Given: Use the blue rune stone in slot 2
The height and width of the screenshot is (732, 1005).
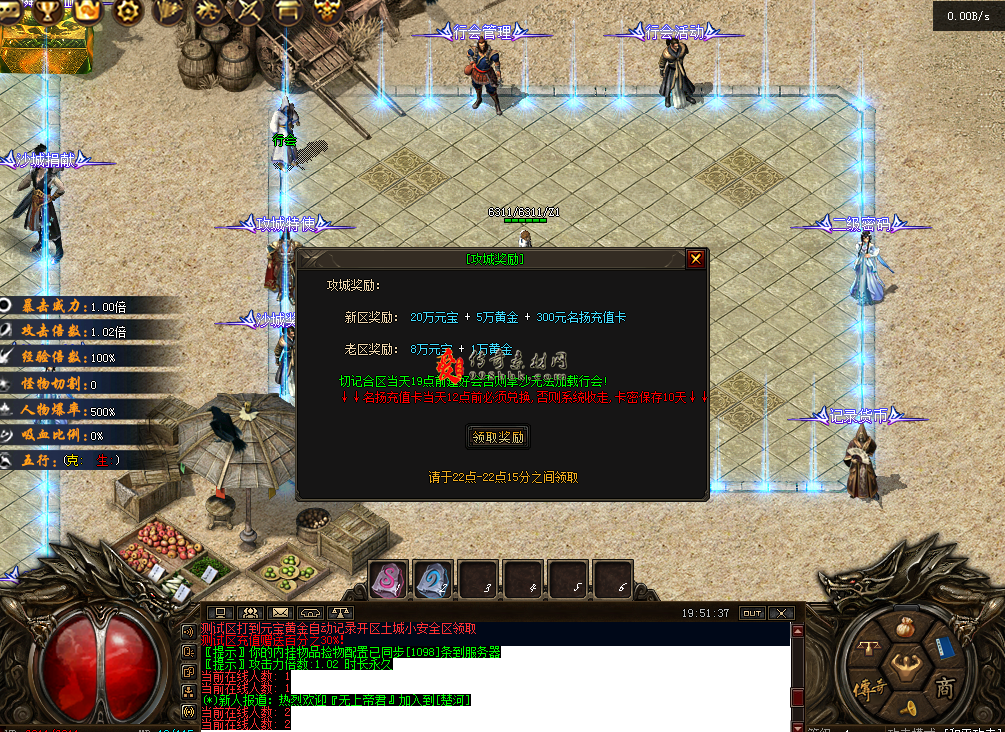Looking at the screenshot, I should [434, 579].
